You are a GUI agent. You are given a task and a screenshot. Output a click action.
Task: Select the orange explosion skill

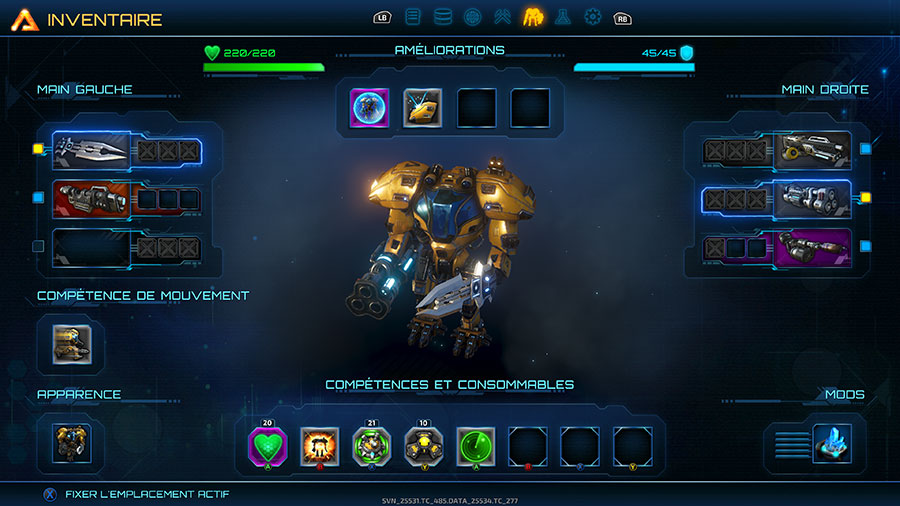tap(319, 446)
